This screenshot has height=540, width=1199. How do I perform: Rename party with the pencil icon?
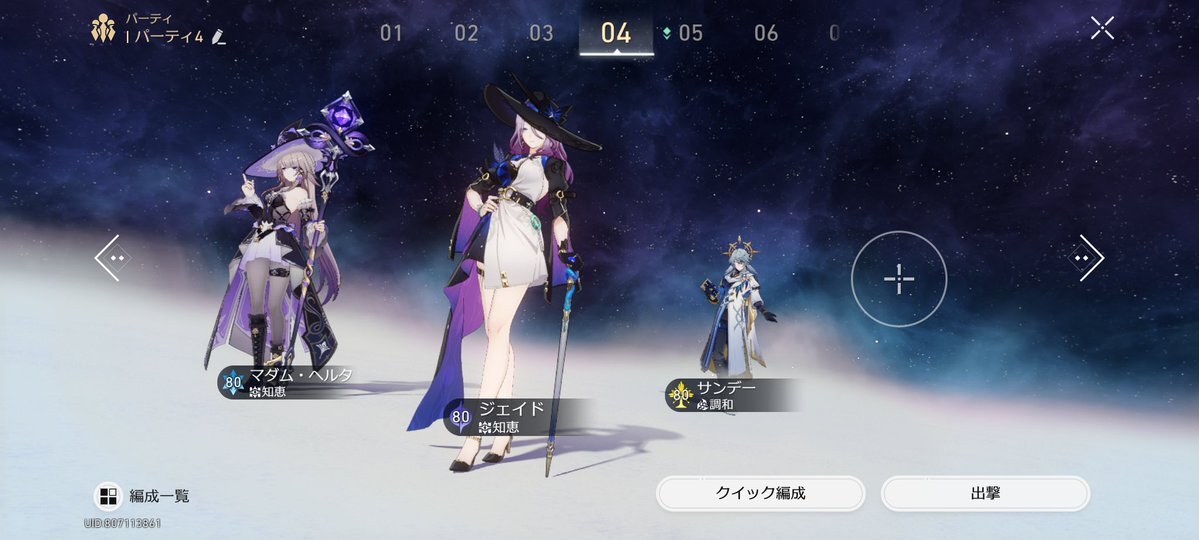pyautogui.click(x=219, y=37)
